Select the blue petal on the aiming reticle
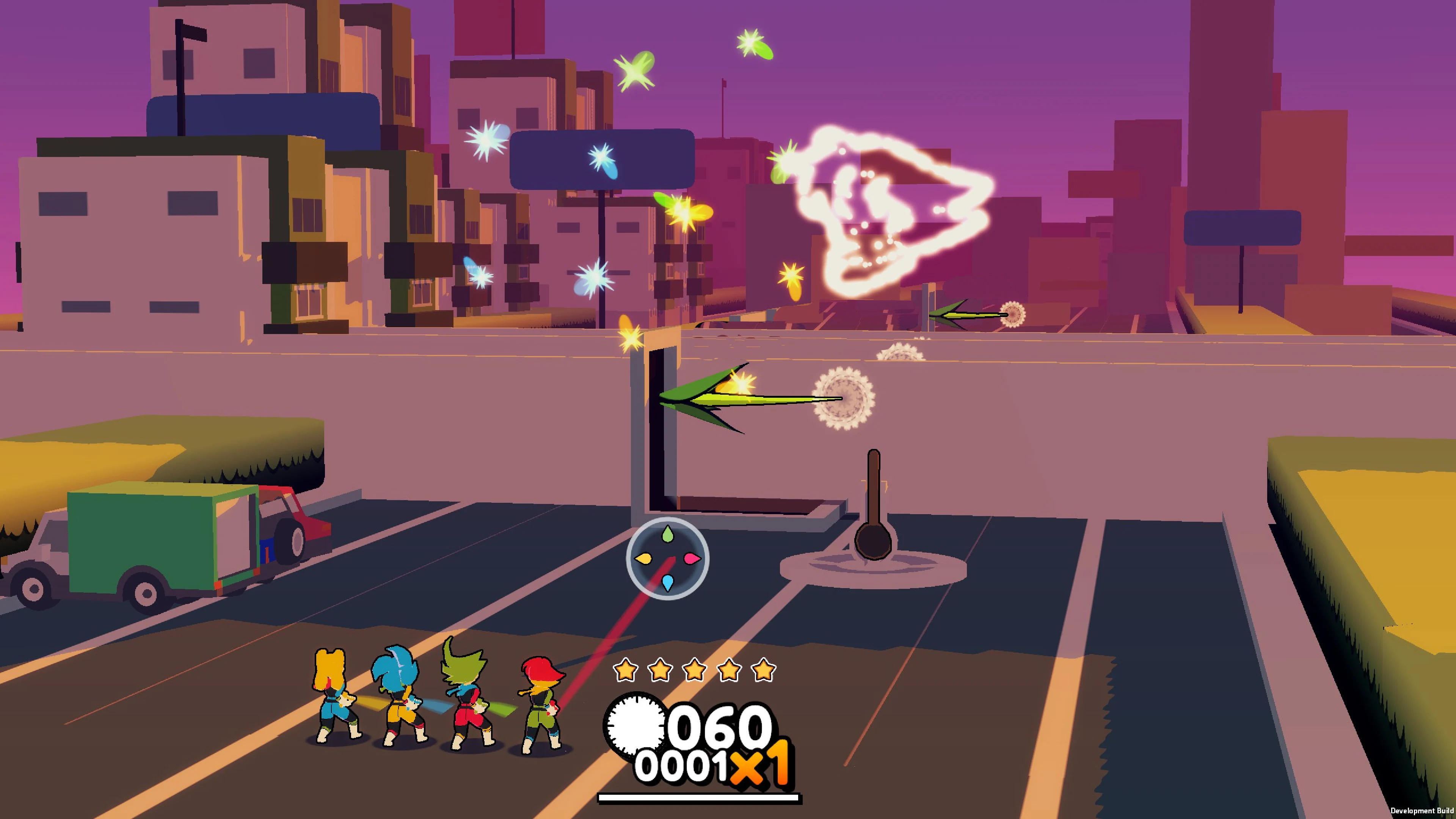The height and width of the screenshot is (819, 1456). (668, 583)
